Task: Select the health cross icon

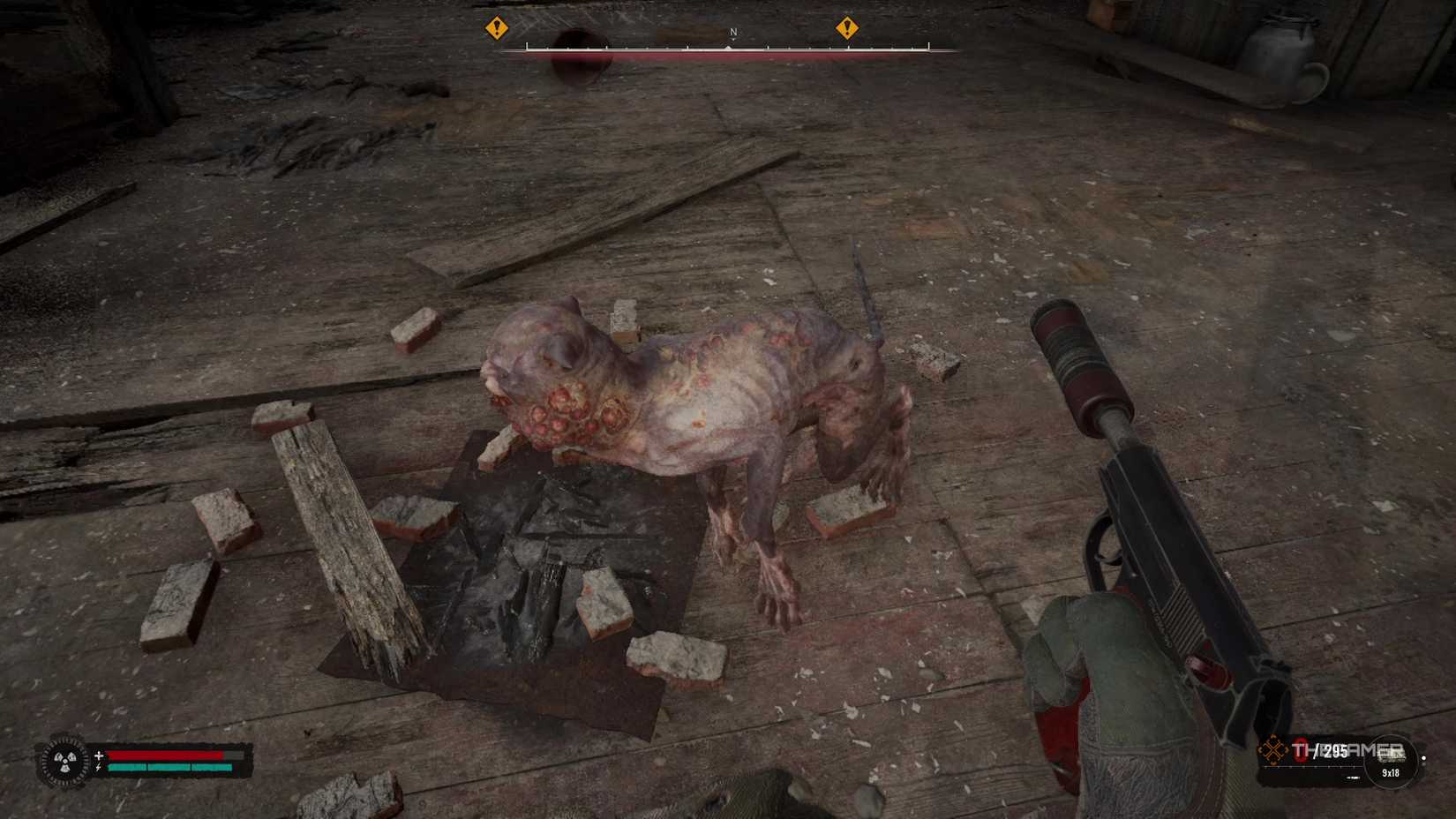Action: click(99, 755)
